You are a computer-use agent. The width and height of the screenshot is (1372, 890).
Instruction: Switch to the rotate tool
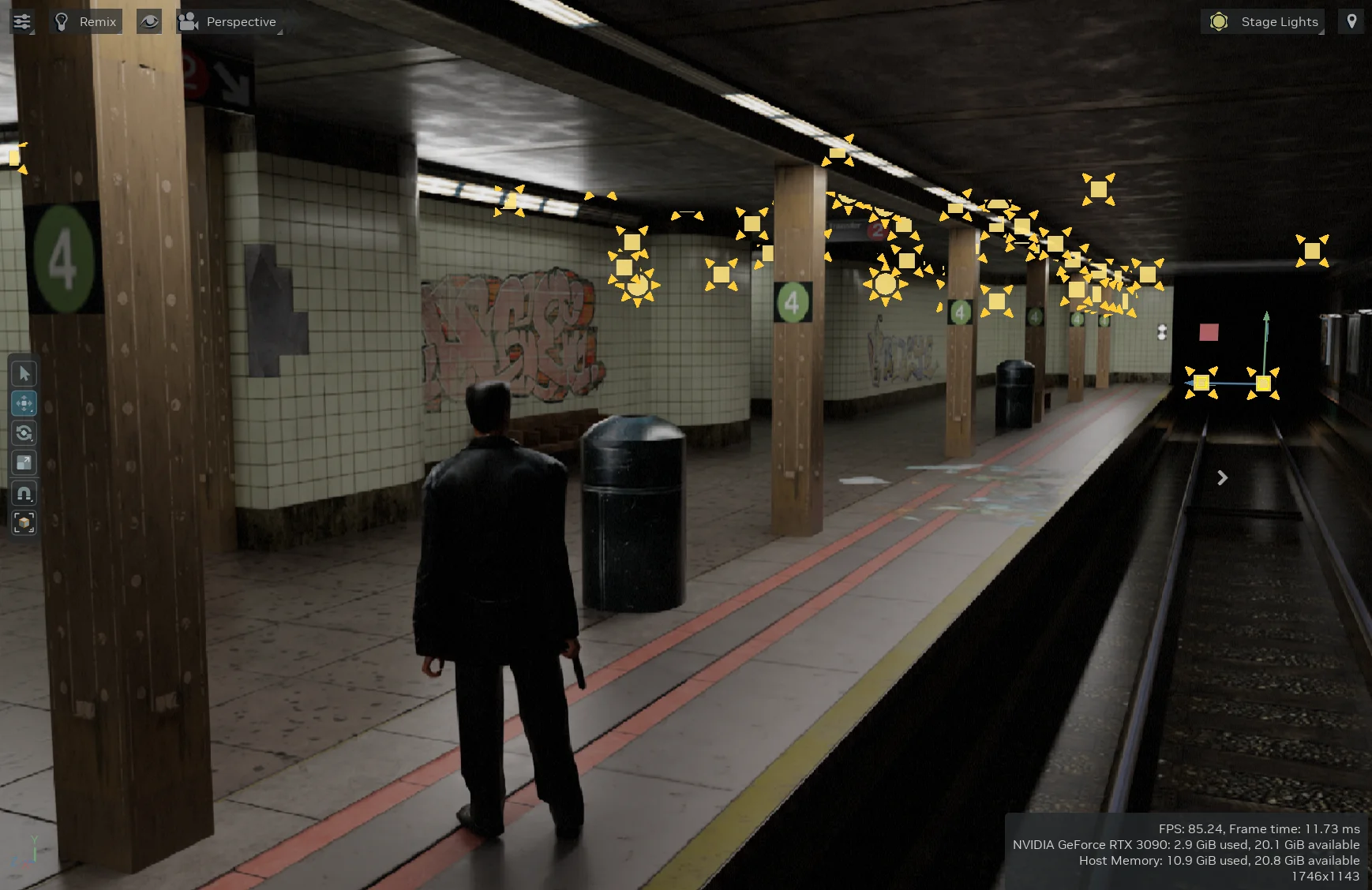[24, 433]
